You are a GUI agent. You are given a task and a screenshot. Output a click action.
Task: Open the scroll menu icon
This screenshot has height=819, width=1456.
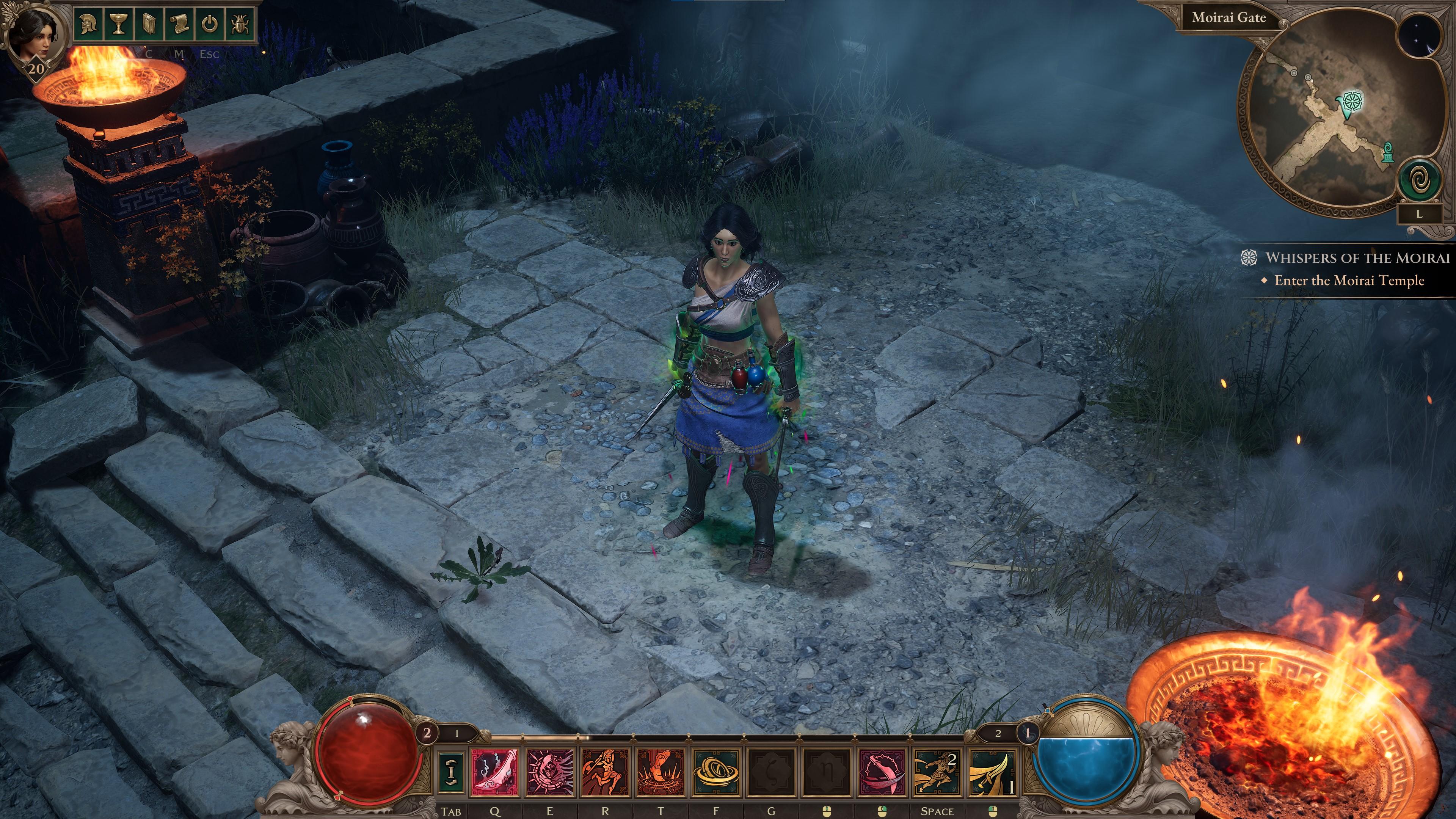click(x=179, y=24)
